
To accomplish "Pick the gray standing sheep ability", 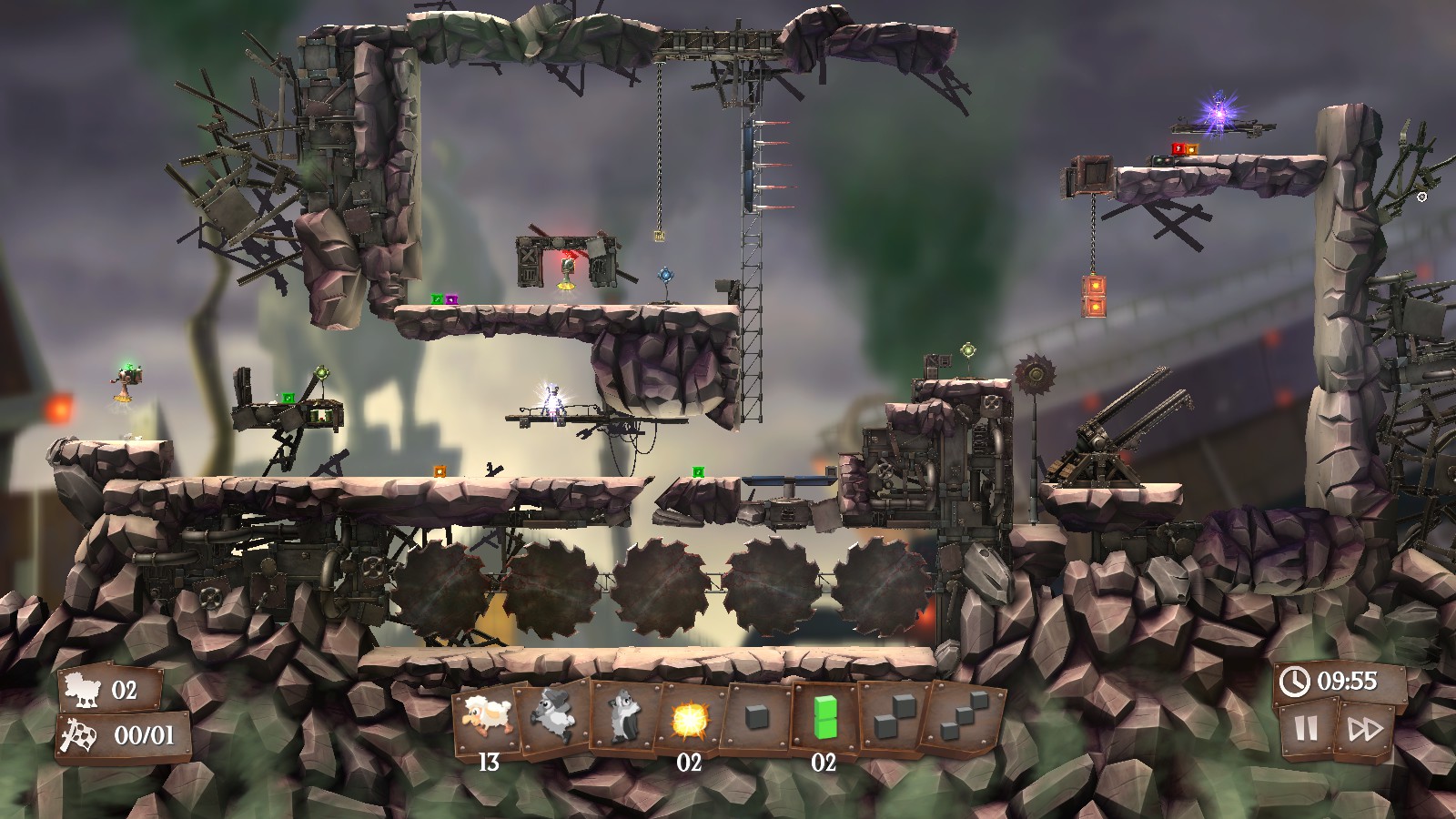I will click(622, 716).
